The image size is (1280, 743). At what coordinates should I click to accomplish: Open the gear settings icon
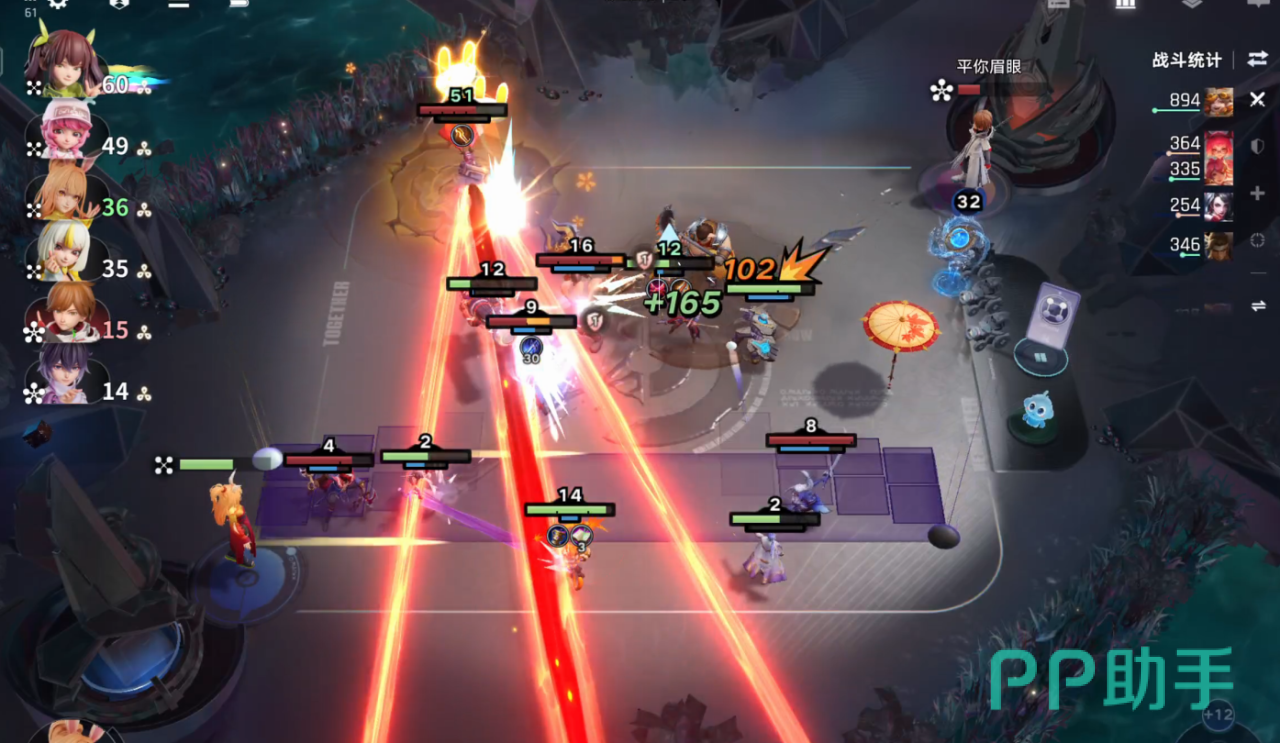[x=58, y=4]
